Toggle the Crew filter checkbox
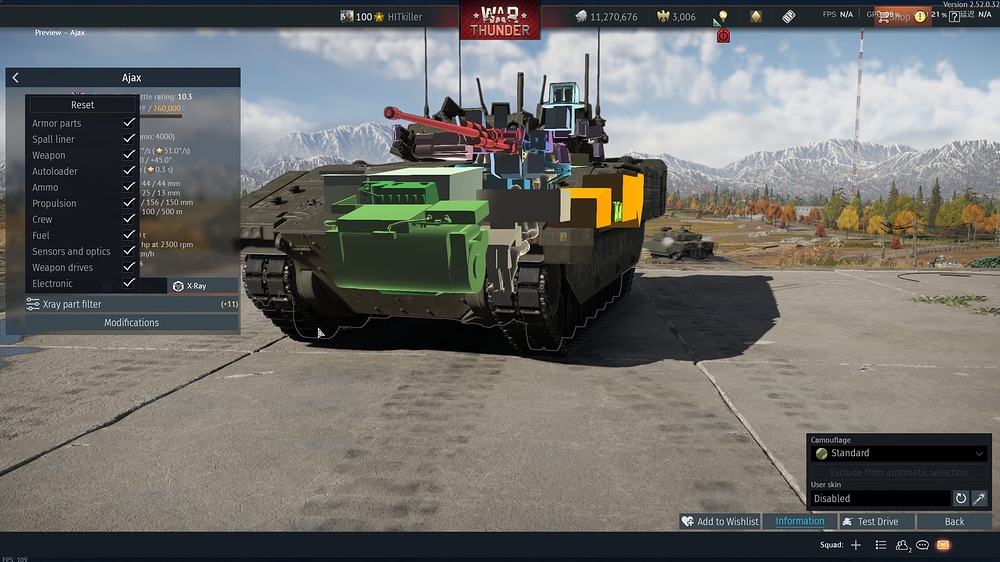Image resolution: width=1000 pixels, height=562 pixels. point(129,219)
